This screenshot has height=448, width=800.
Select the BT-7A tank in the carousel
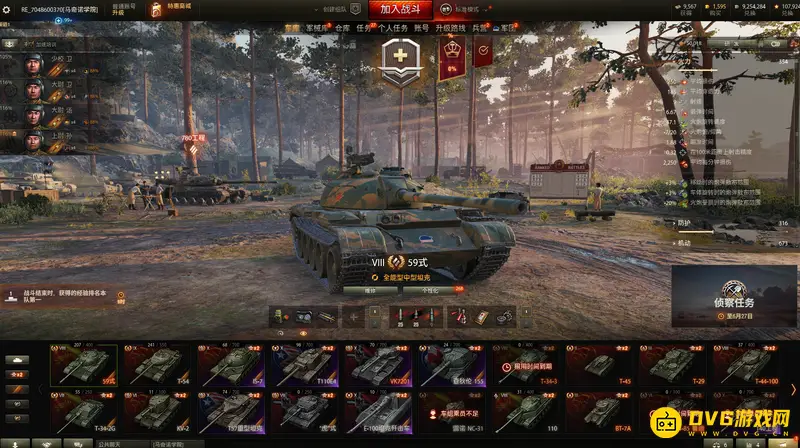click(599, 409)
